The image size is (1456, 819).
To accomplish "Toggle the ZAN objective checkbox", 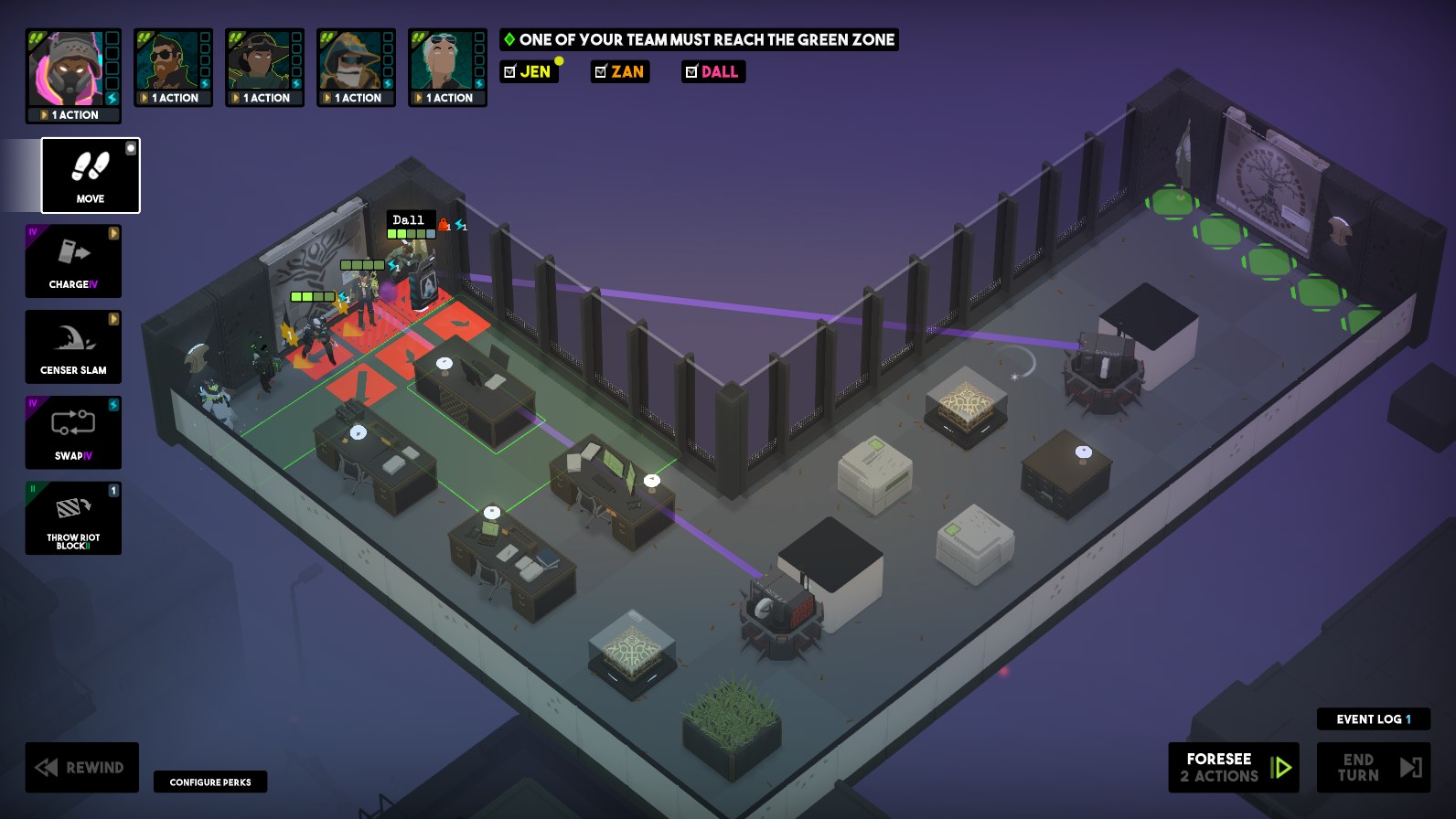I will (x=602, y=71).
